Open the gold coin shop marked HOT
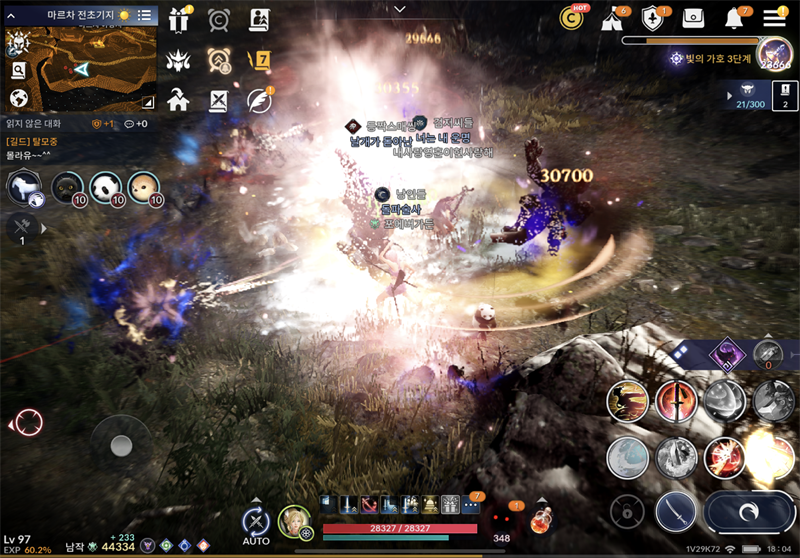 tap(573, 17)
